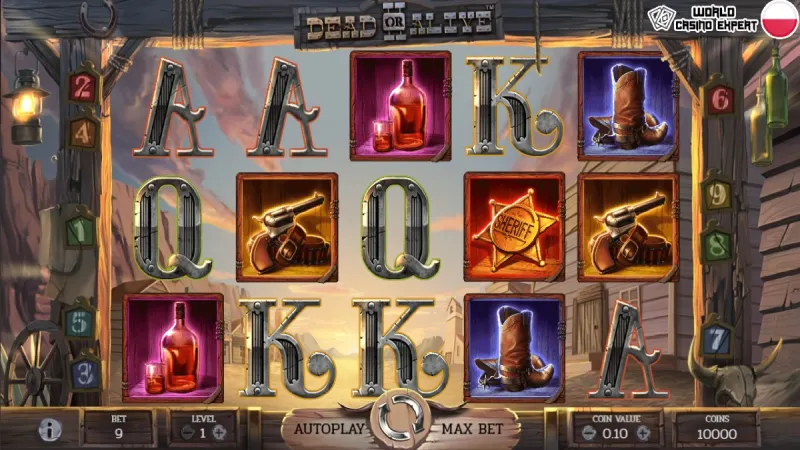Increase the bet level
The width and height of the screenshot is (800, 450).
click(x=220, y=433)
